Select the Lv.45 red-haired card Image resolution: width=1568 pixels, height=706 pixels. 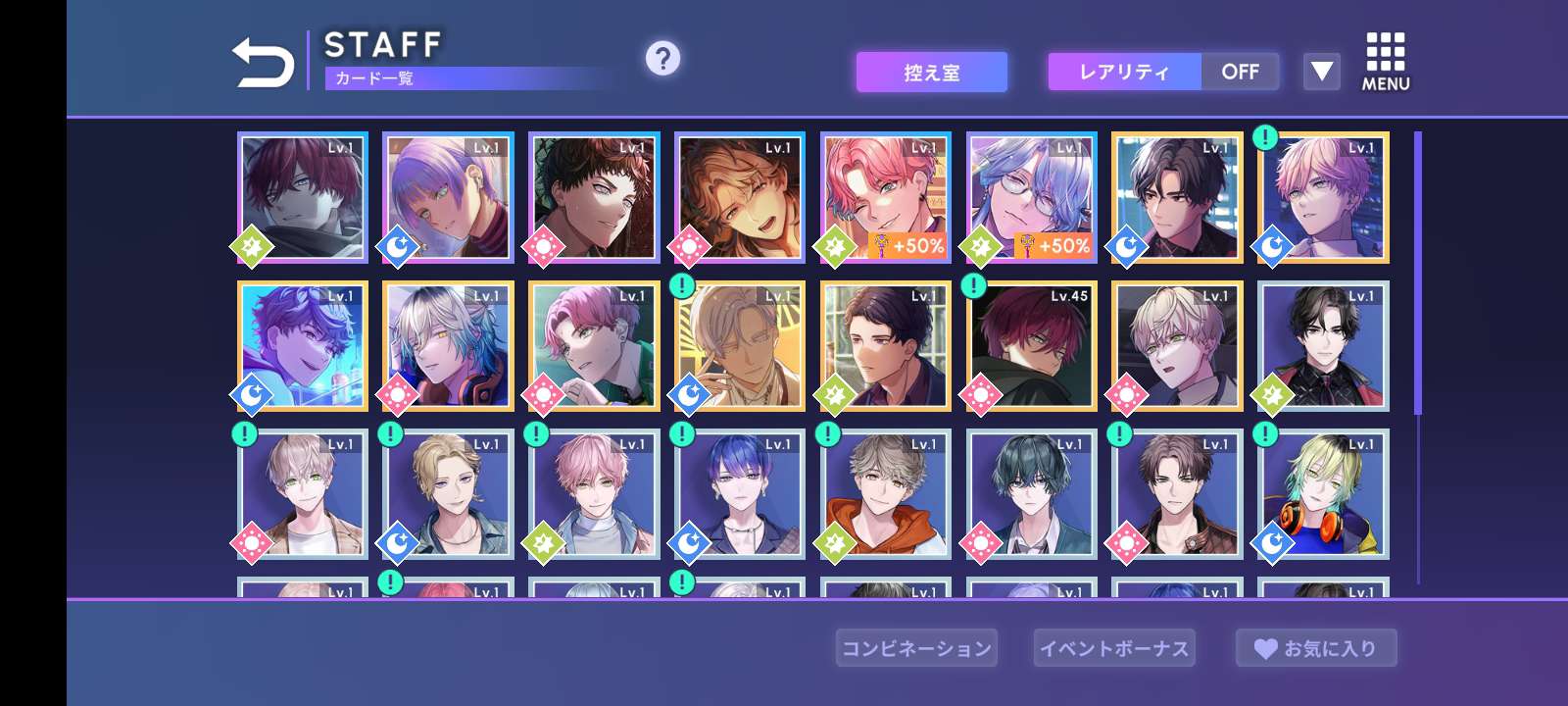1031,346
